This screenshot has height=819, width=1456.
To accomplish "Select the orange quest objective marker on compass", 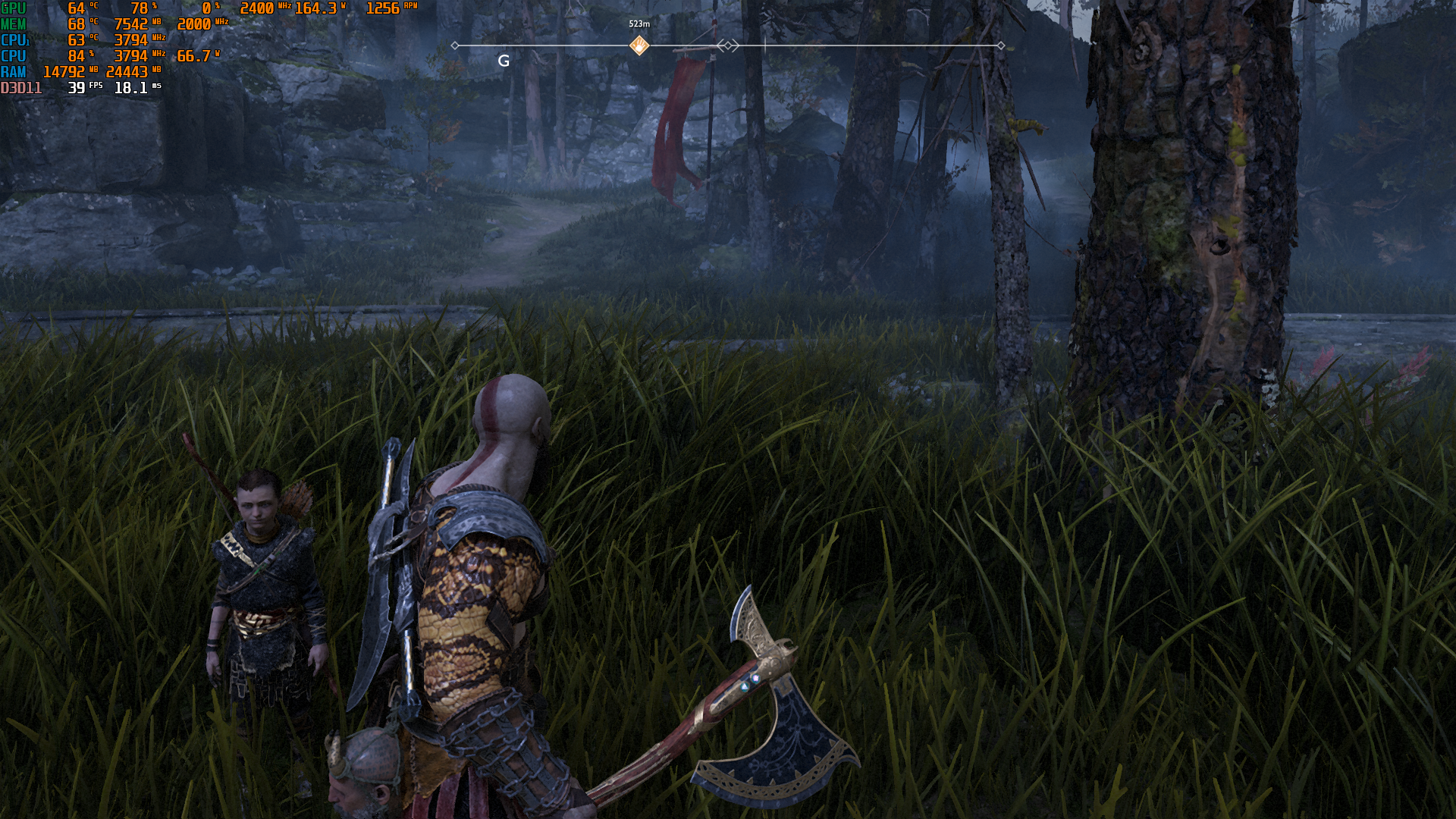I will 639,45.
